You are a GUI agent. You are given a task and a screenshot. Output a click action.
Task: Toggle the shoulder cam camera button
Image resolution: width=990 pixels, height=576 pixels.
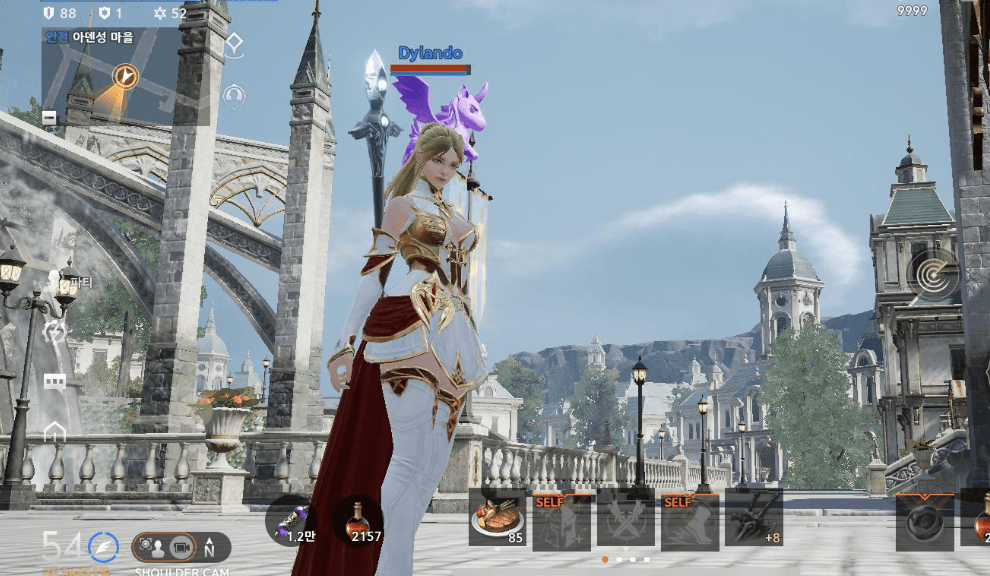pos(181,547)
